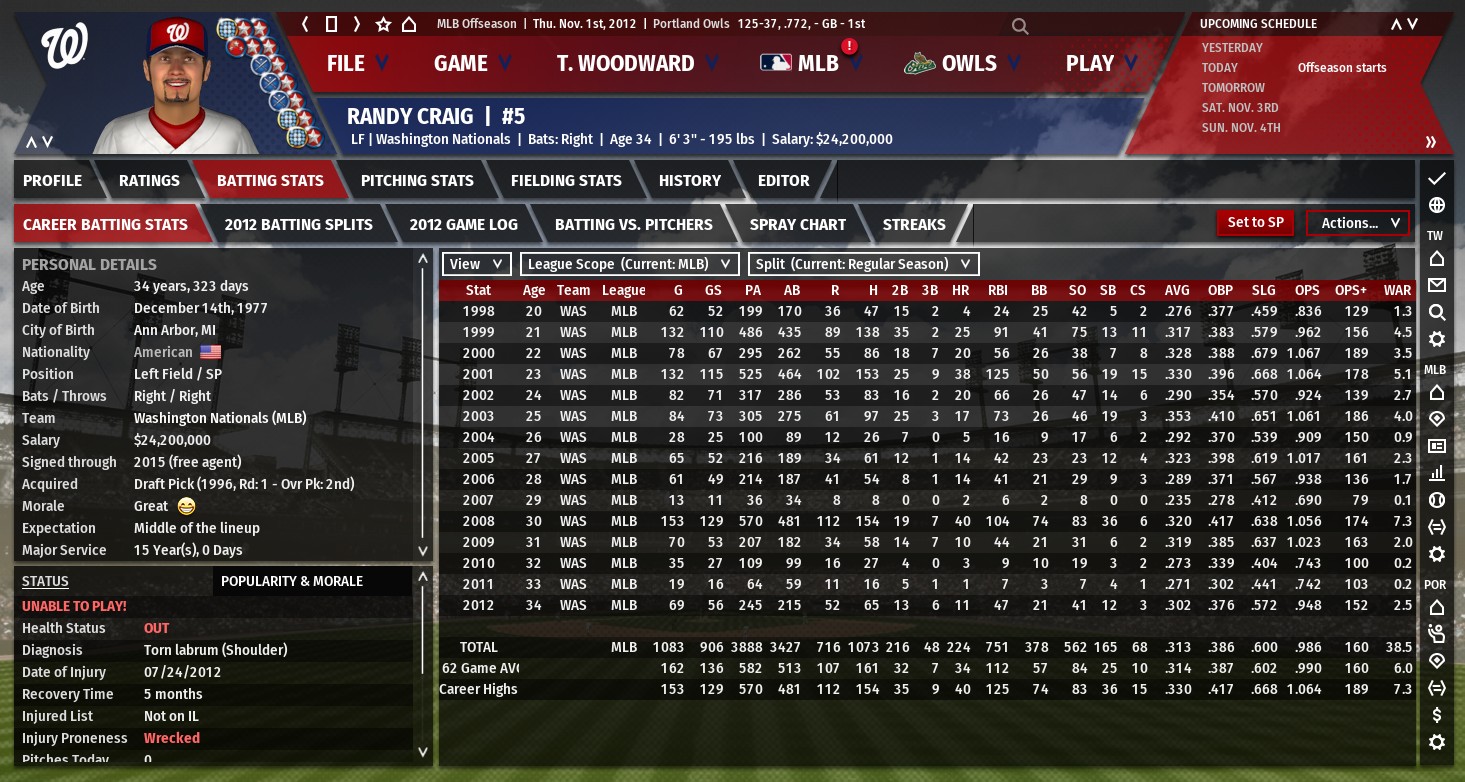Show the 2012 GAME LOG
Image resolution: width=1465 pixels, height=782 pixels.
[x=463, y=225]
